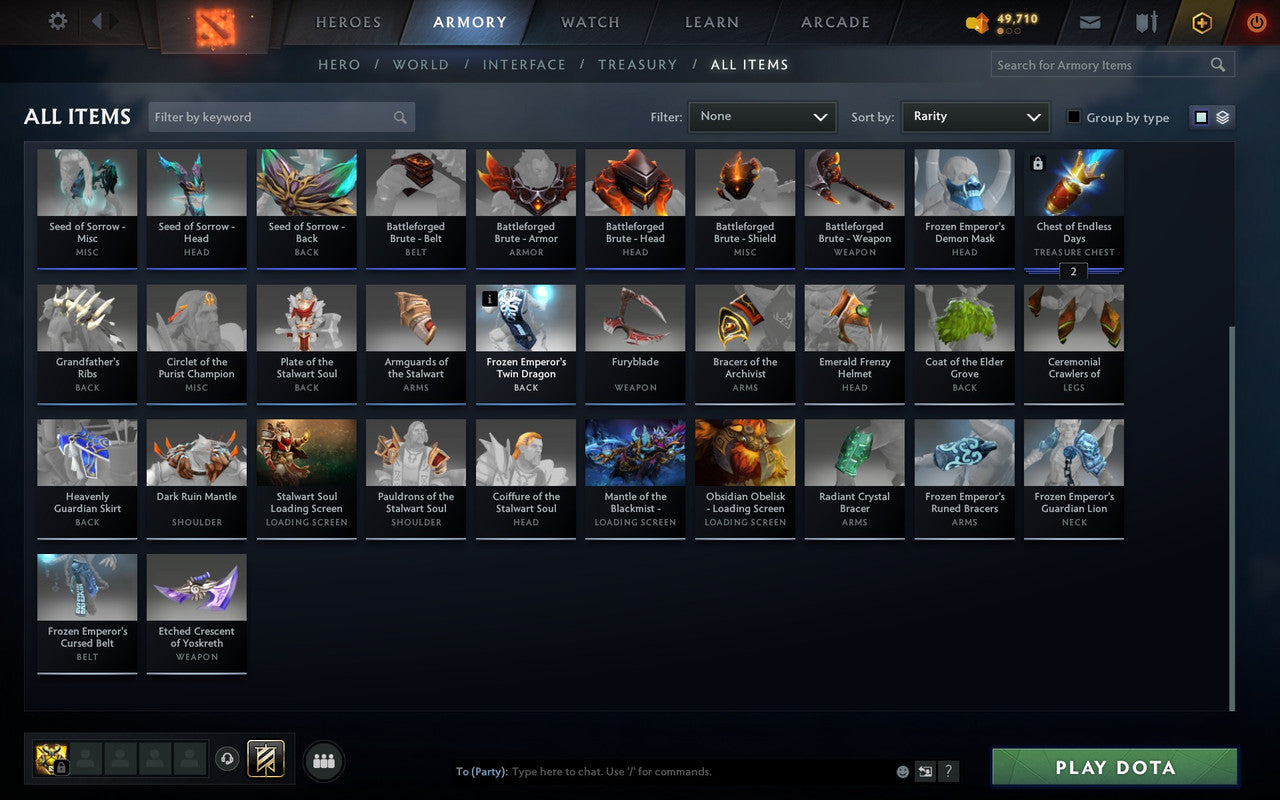This screenshot has width=1280, height=800.
Task: Toggle the voice chat headset icon
Action: [x=228, y=760]
